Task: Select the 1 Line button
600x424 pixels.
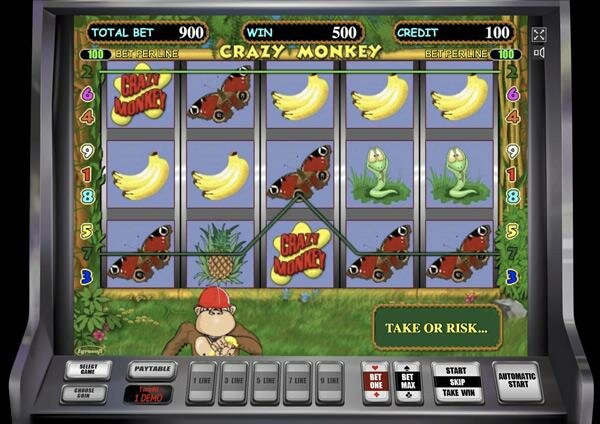Action: click(202, 381)
